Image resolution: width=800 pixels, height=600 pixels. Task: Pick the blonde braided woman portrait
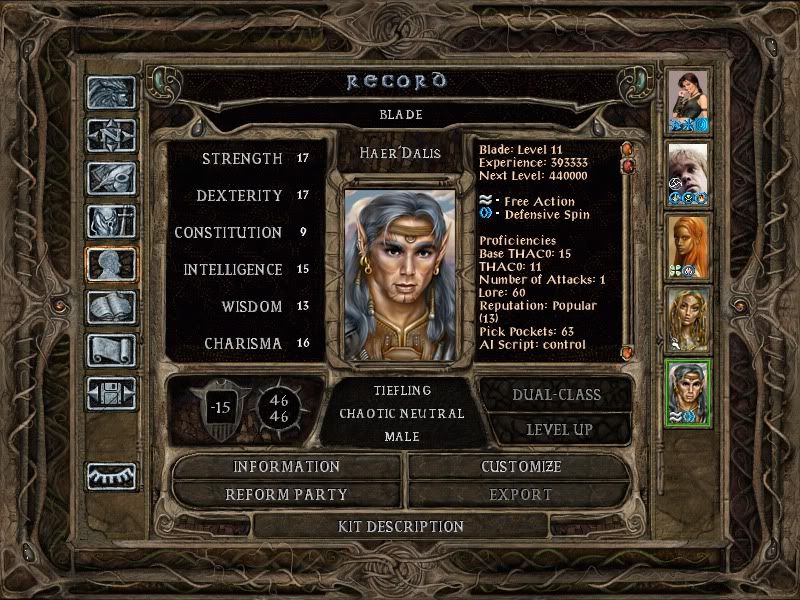coord(688,319)
